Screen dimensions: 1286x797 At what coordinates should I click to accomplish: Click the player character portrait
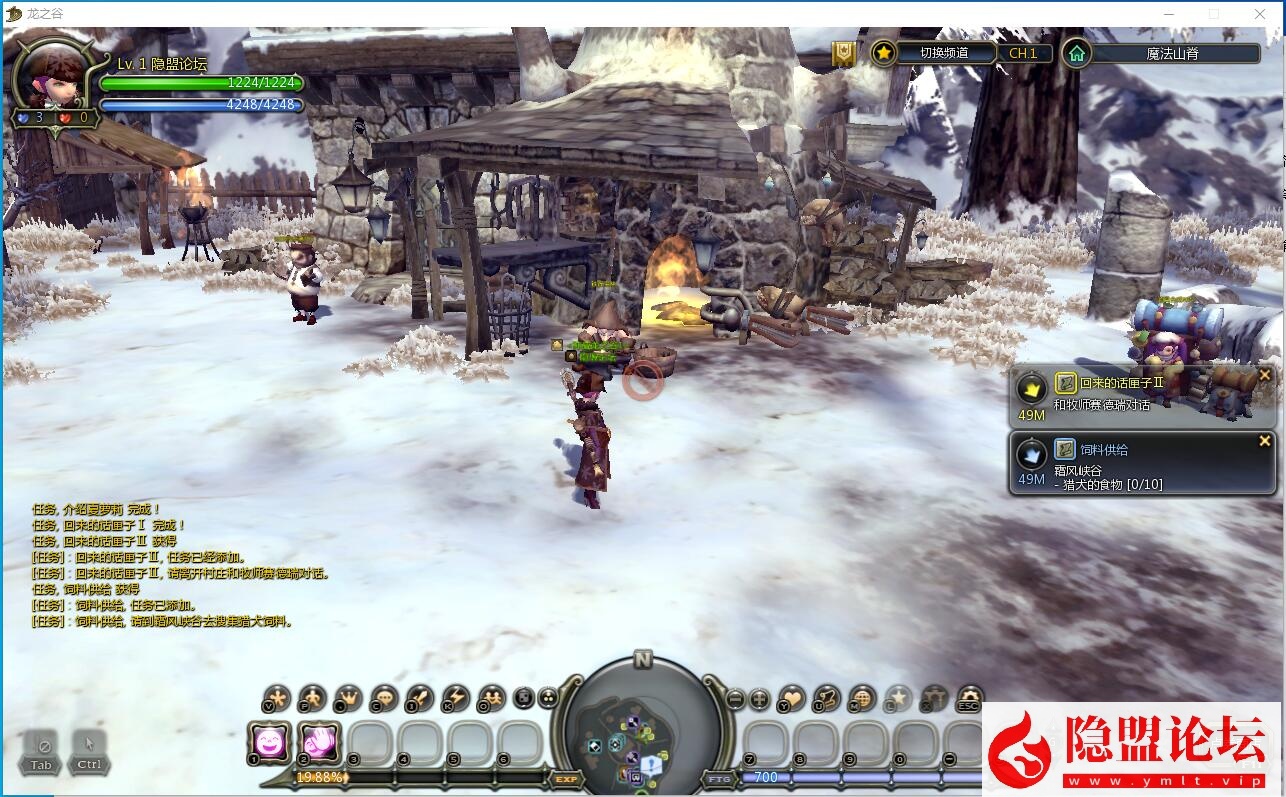coord(58,75)
